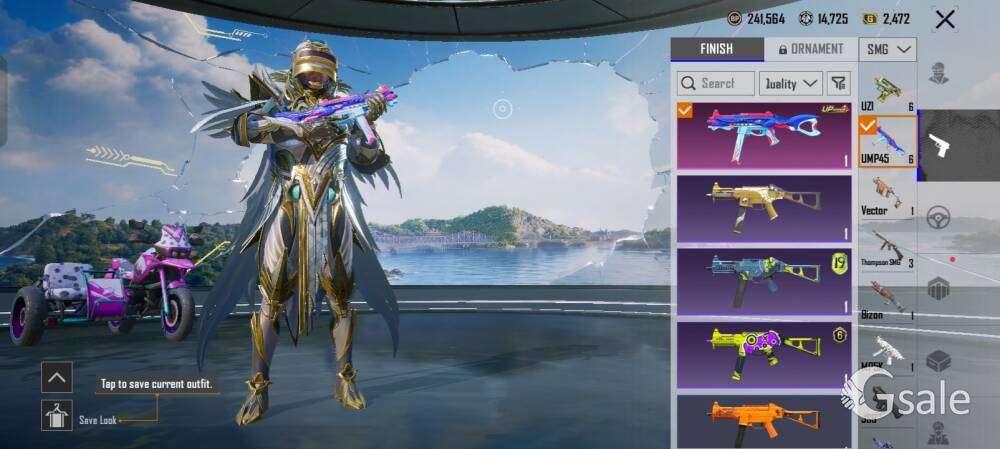The image size is (1000, 449).
Task: Select Bizon in the weapon list
Action: (887, 299)
